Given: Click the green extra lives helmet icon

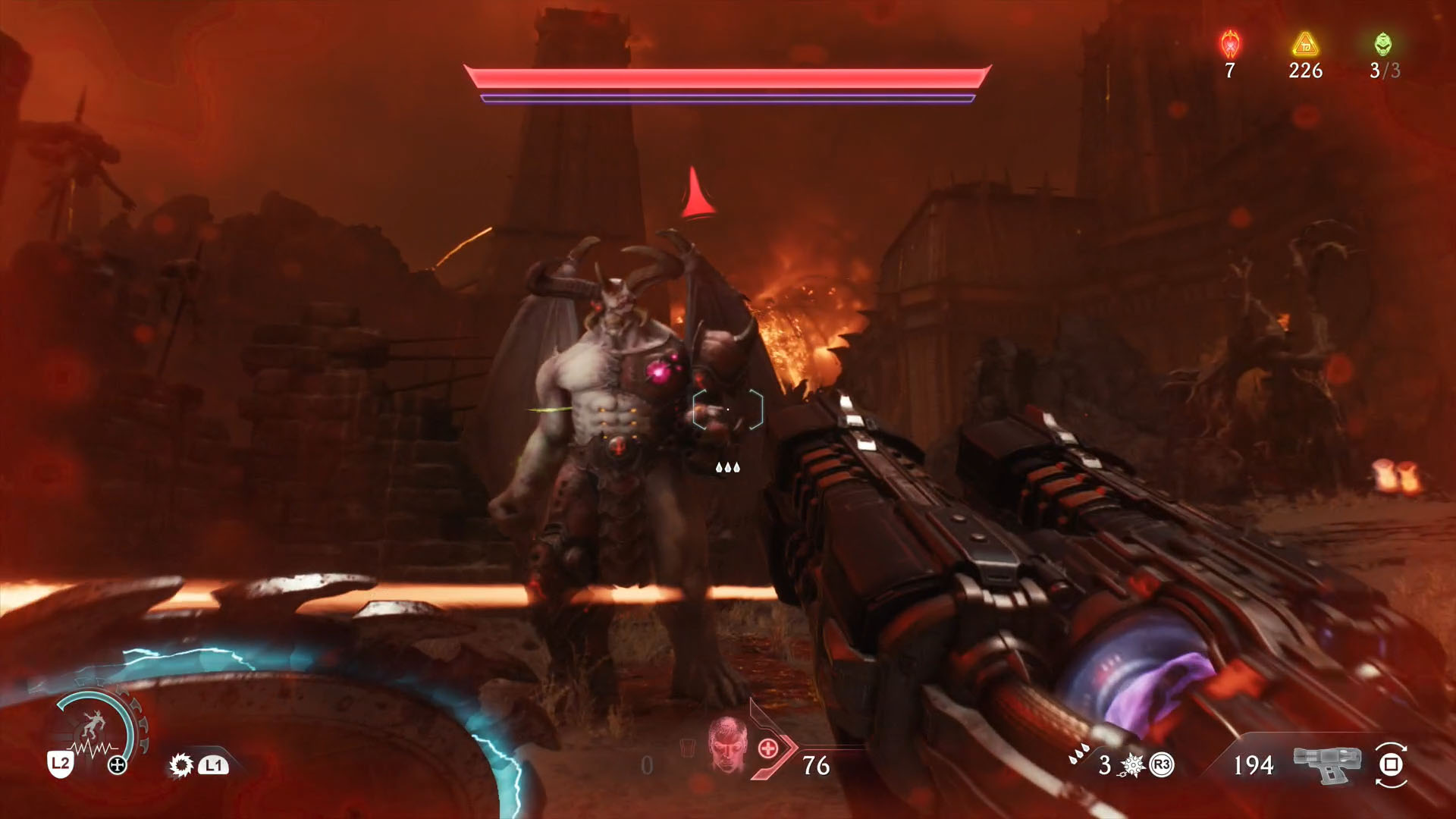Looking at the screenshot, I should click(x=1385, y=44).
